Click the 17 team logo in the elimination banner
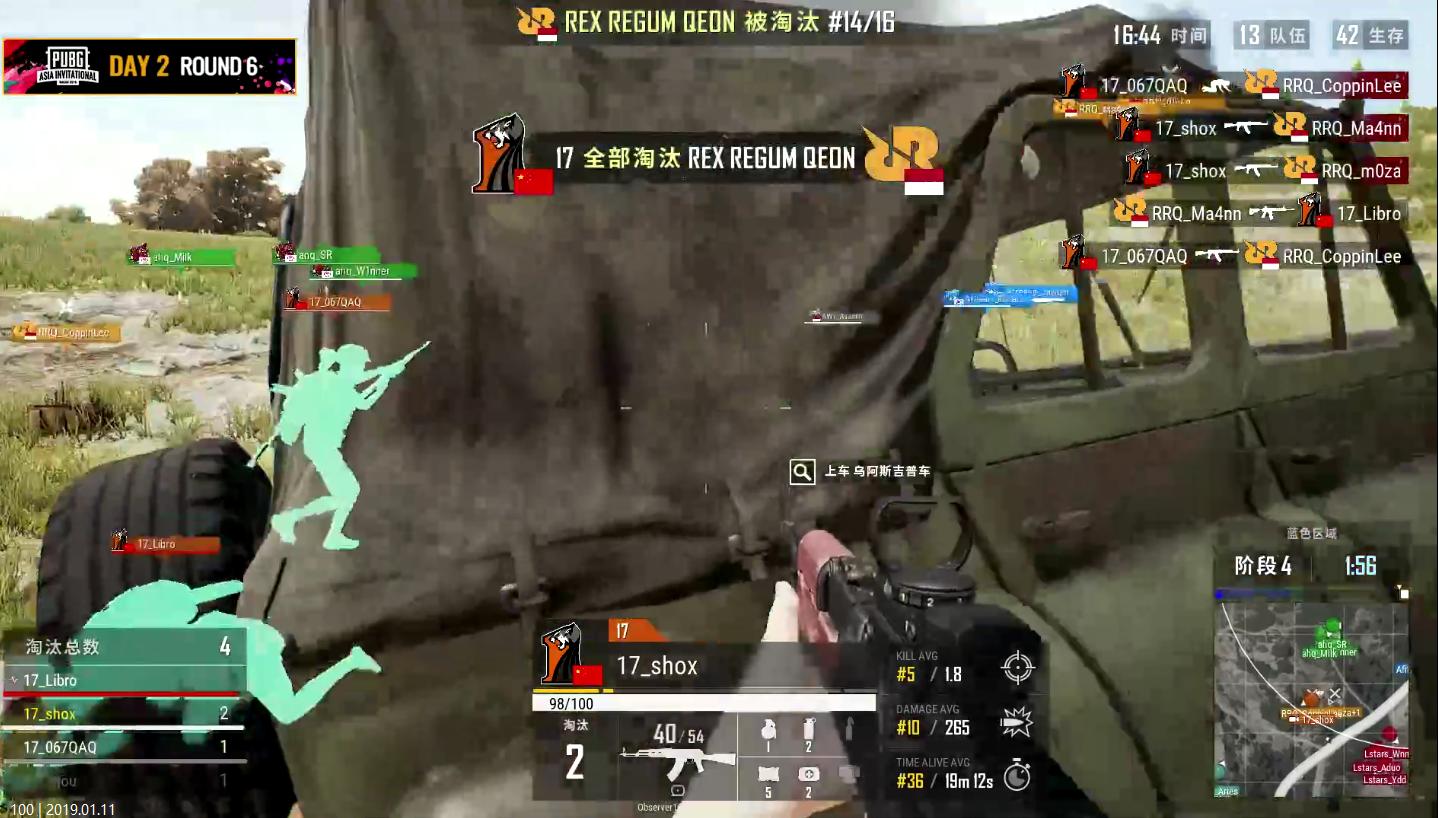Image resolution: width=1438 pixels, height=818 pixels. tap(498, 158)
